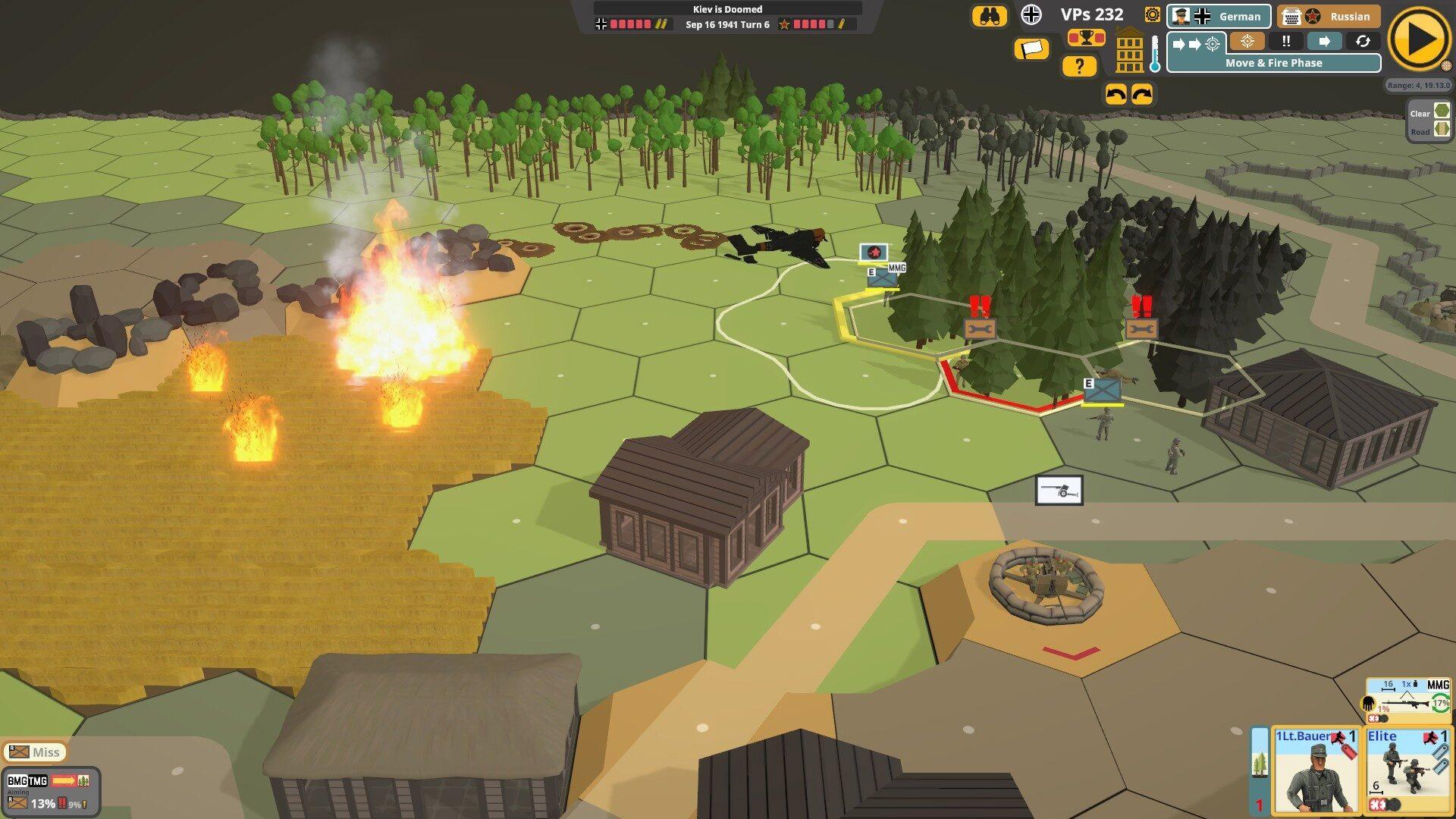Open the gear settings icon
This screenshot has width=1456, height=819.
coord(1153,14)
